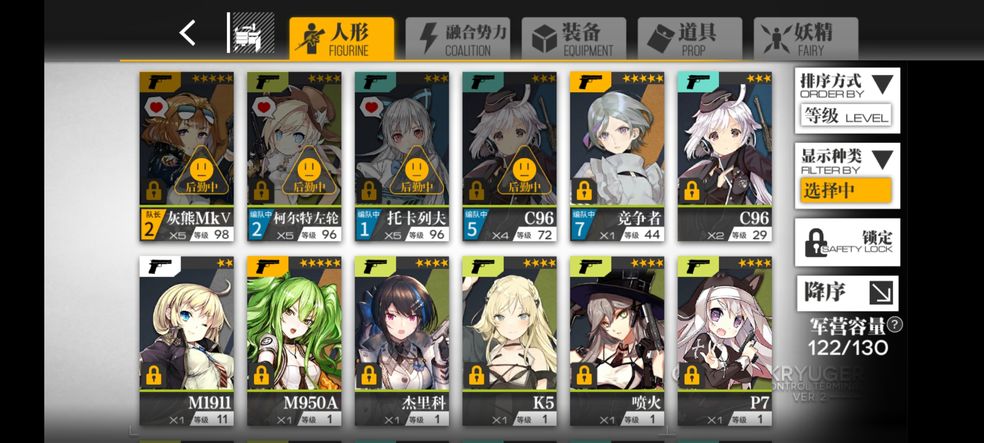The height and width of the screenshot is (443, 984).
Task: Switch to the 妖精 Fairy tab
Action: [x=805, y=38]
